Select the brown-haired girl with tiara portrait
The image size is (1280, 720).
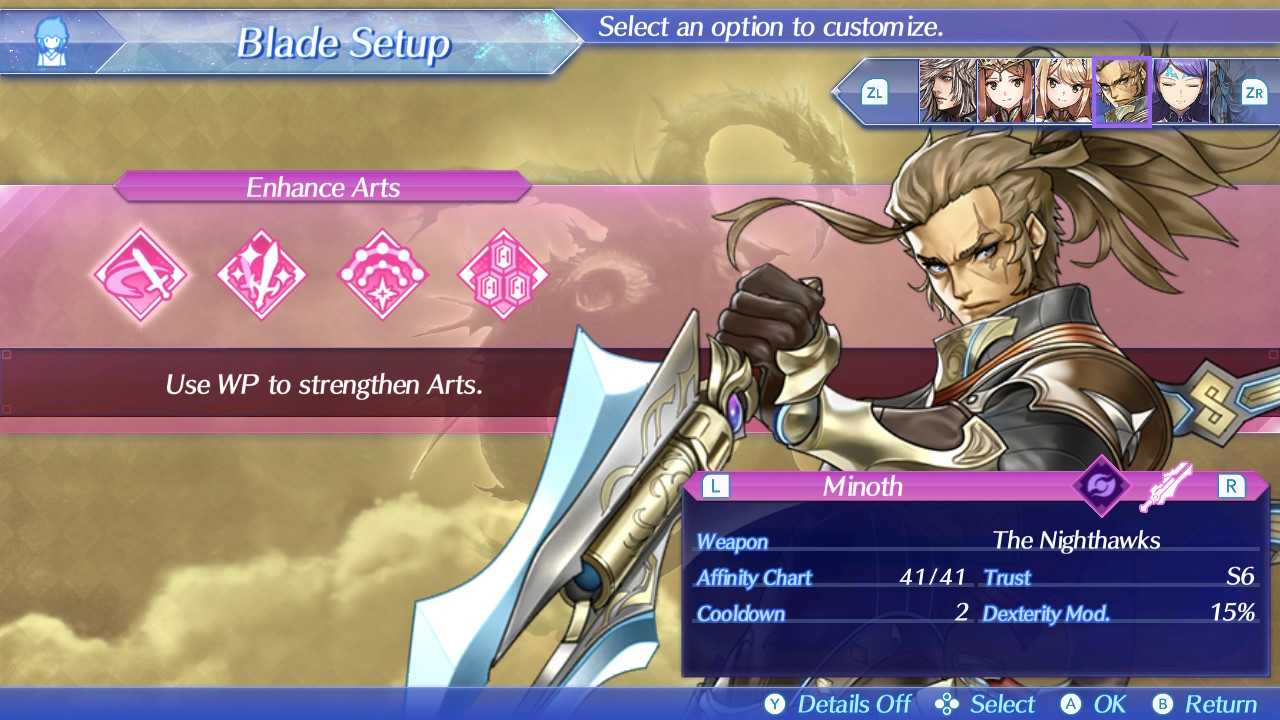pyautogui.click(x=1005, y=91)
